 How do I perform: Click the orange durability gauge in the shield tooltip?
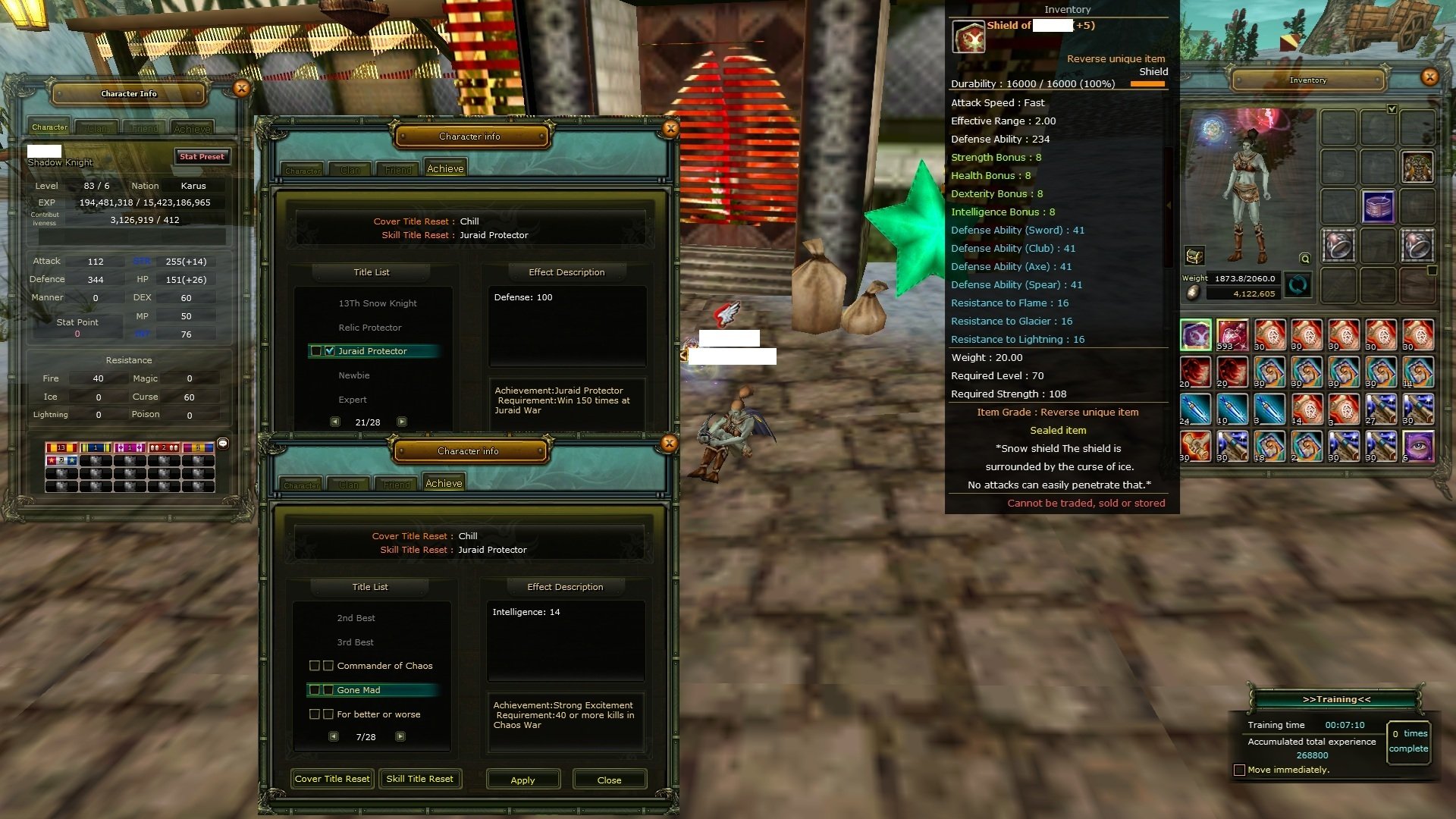[1147, 84]
